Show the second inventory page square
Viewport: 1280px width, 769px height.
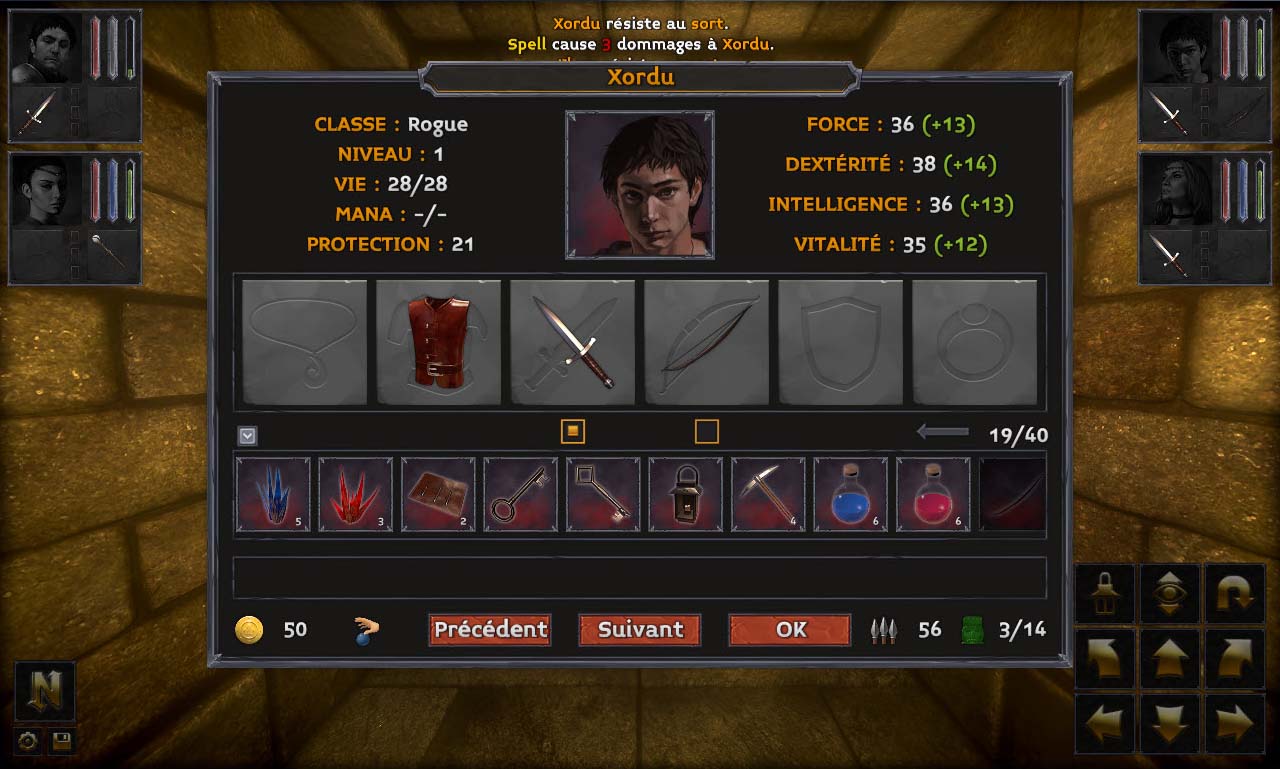707,431
